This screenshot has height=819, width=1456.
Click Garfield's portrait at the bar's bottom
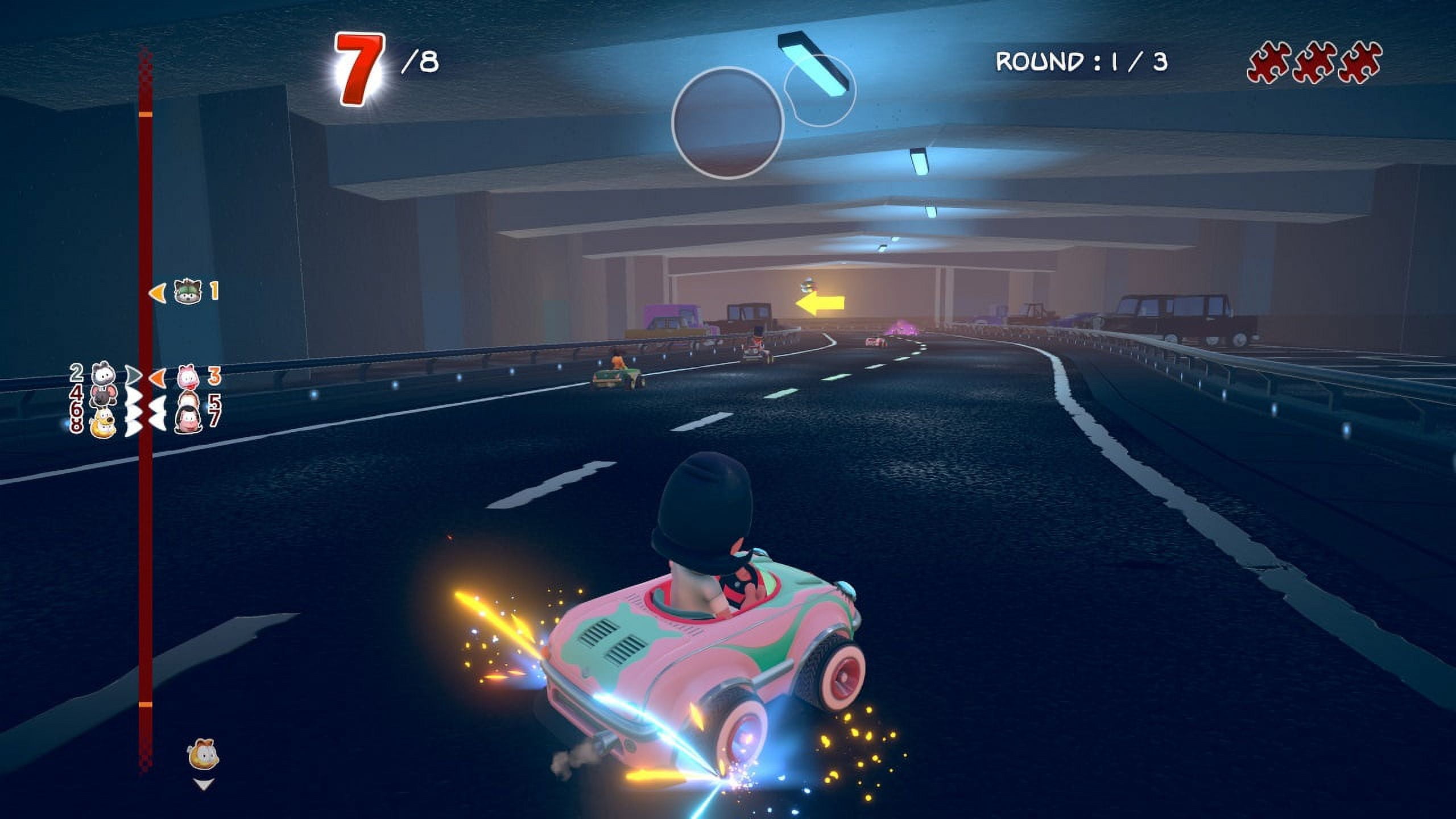point(204,753)
